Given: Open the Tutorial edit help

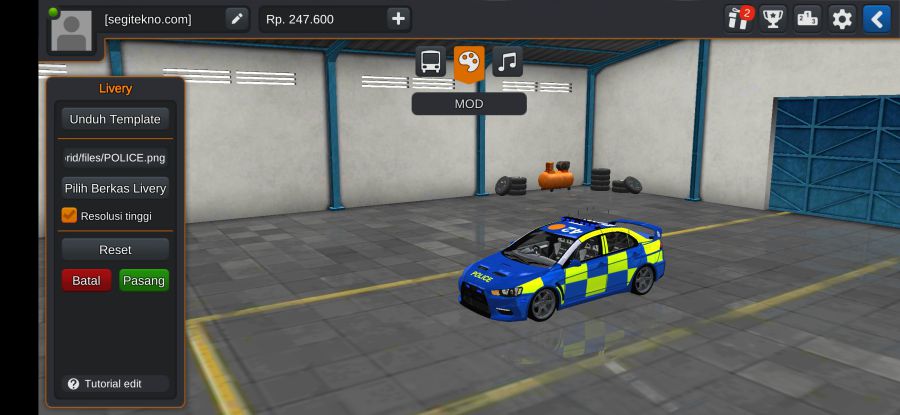Looking at the screenshot, I should (105, 384).
